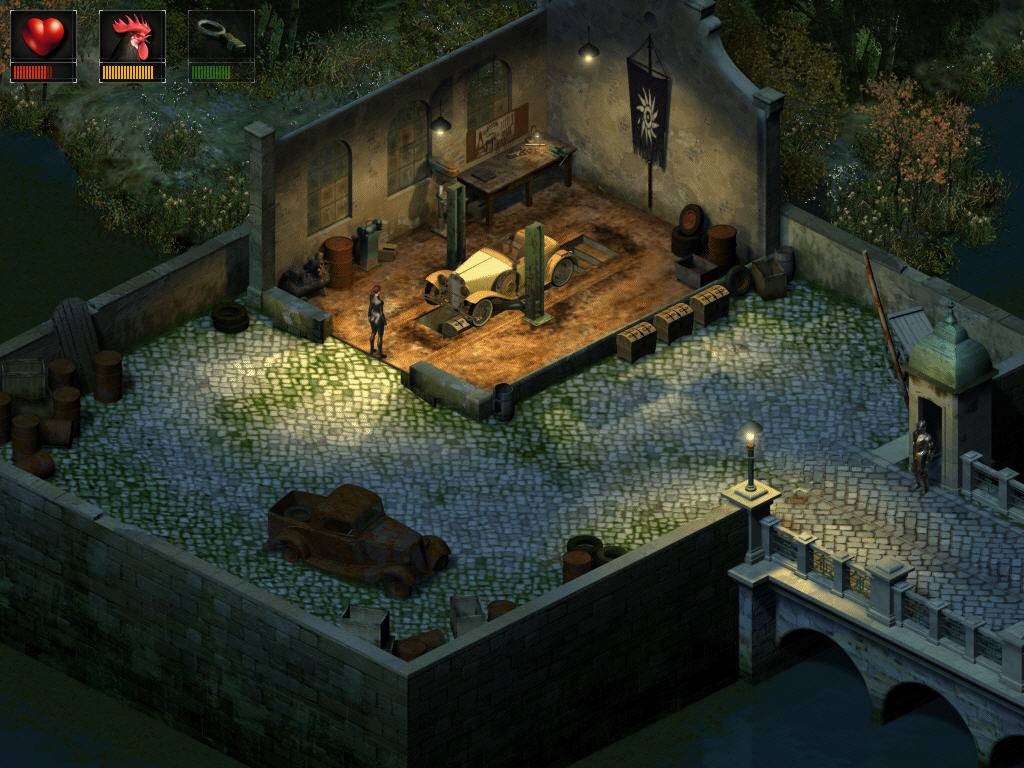The width and height of the screenshot is (1024, 768).
Task: Open the ring-shaped item icon
Action: [221, 36]
